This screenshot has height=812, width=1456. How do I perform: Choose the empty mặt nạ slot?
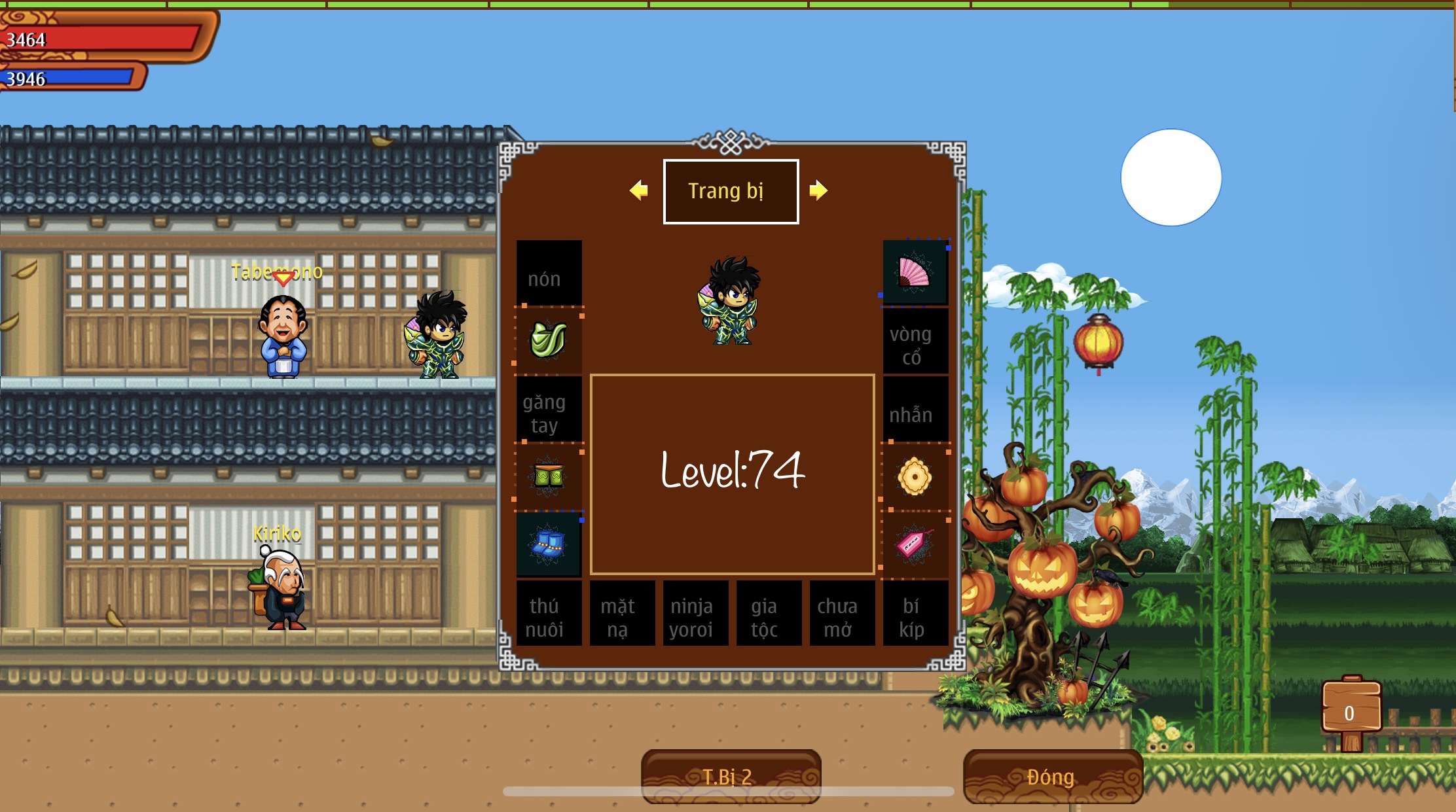point(622,614)
